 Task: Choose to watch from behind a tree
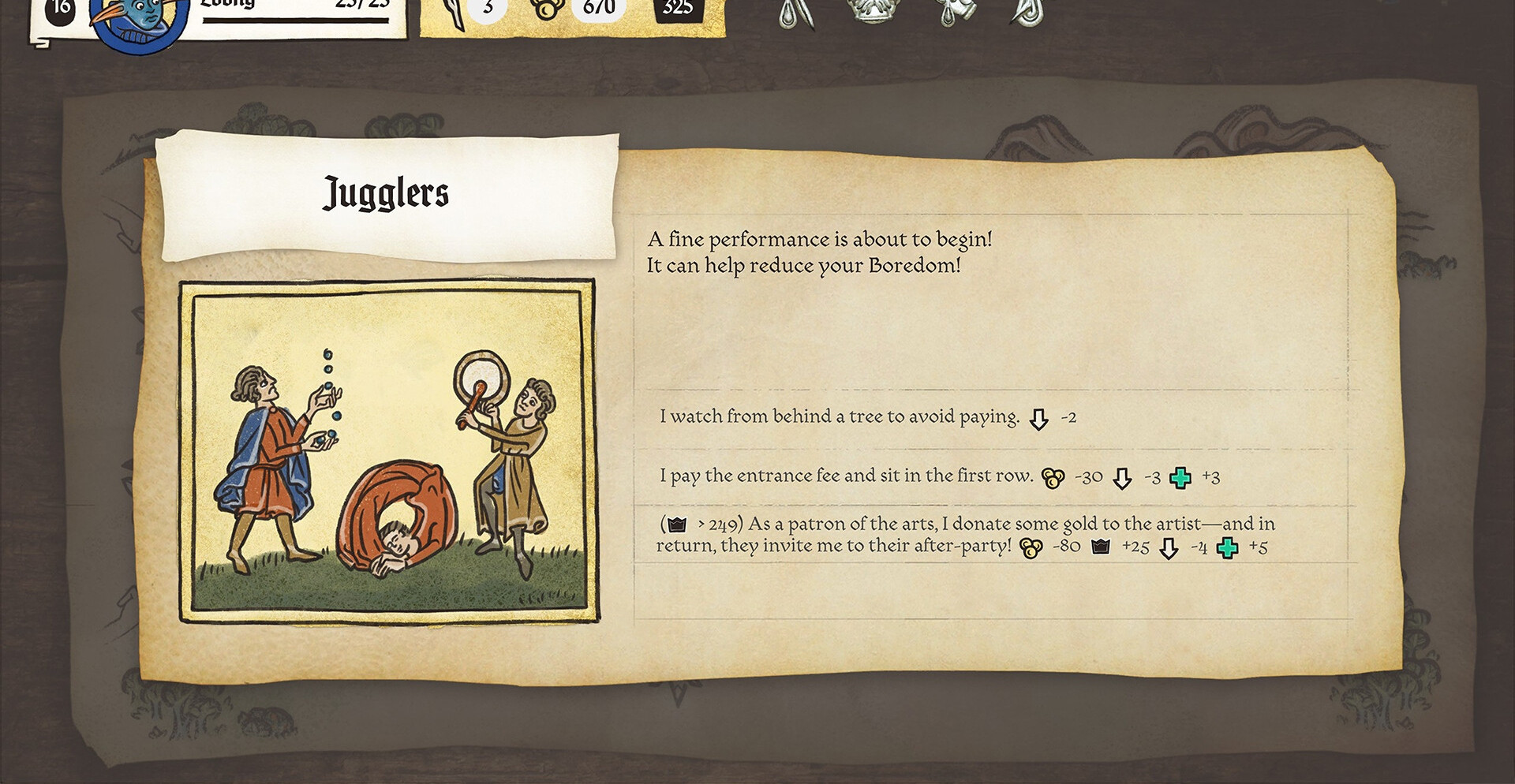coord(839,416)
